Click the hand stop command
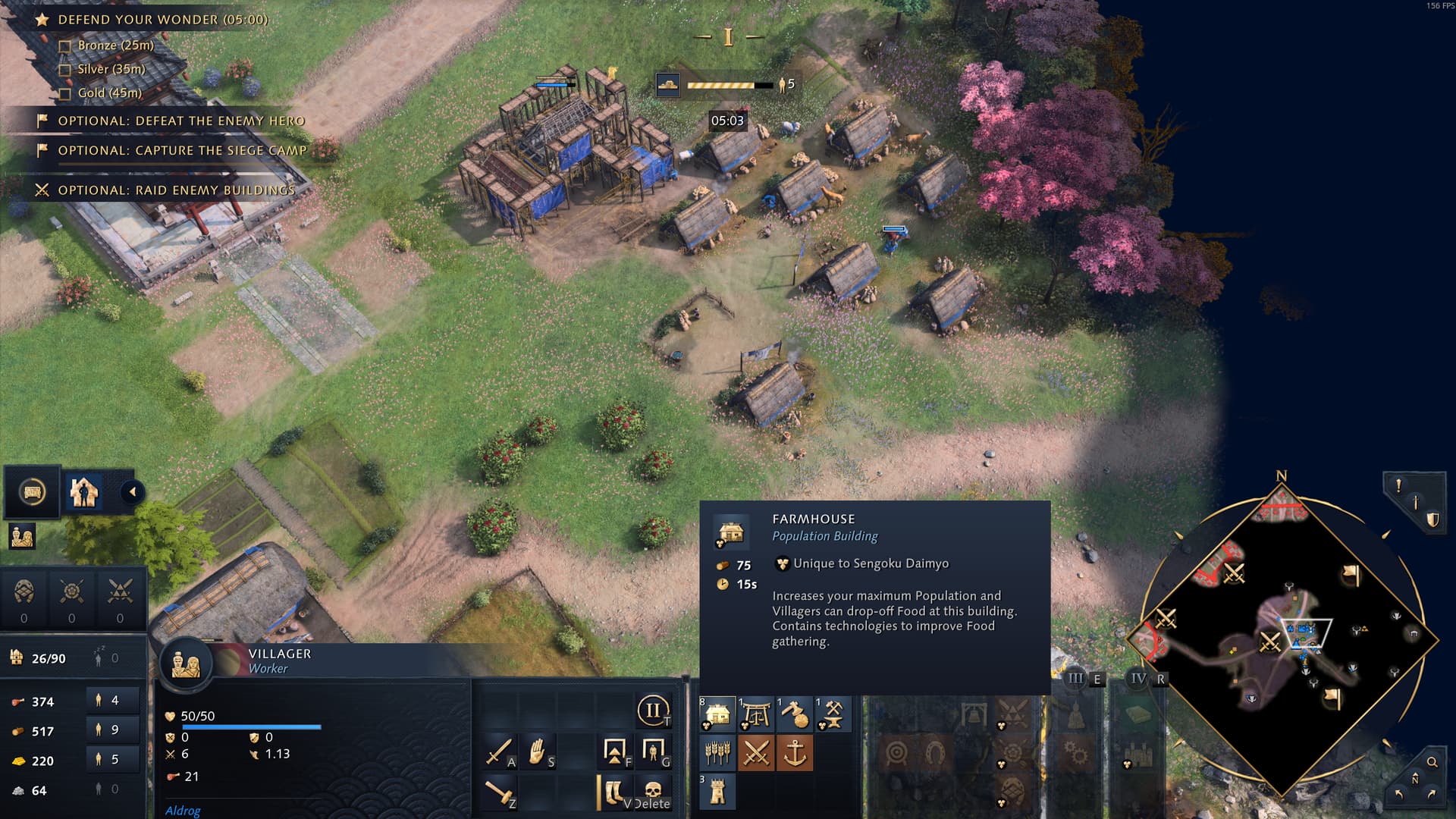This screenshot has width=1456, height=819. pos(538,752)
